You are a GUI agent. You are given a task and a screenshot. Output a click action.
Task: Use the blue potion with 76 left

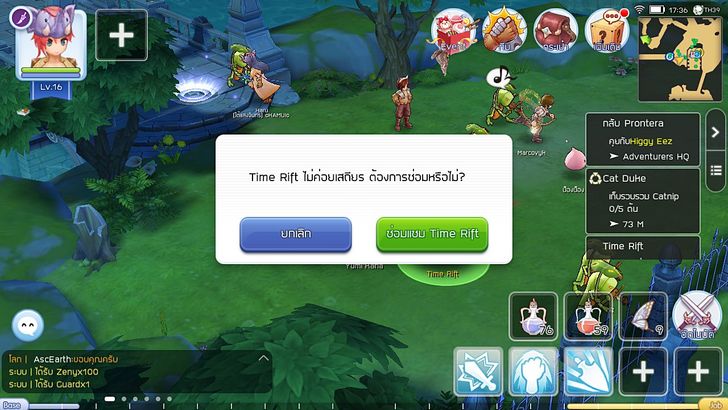533,315
